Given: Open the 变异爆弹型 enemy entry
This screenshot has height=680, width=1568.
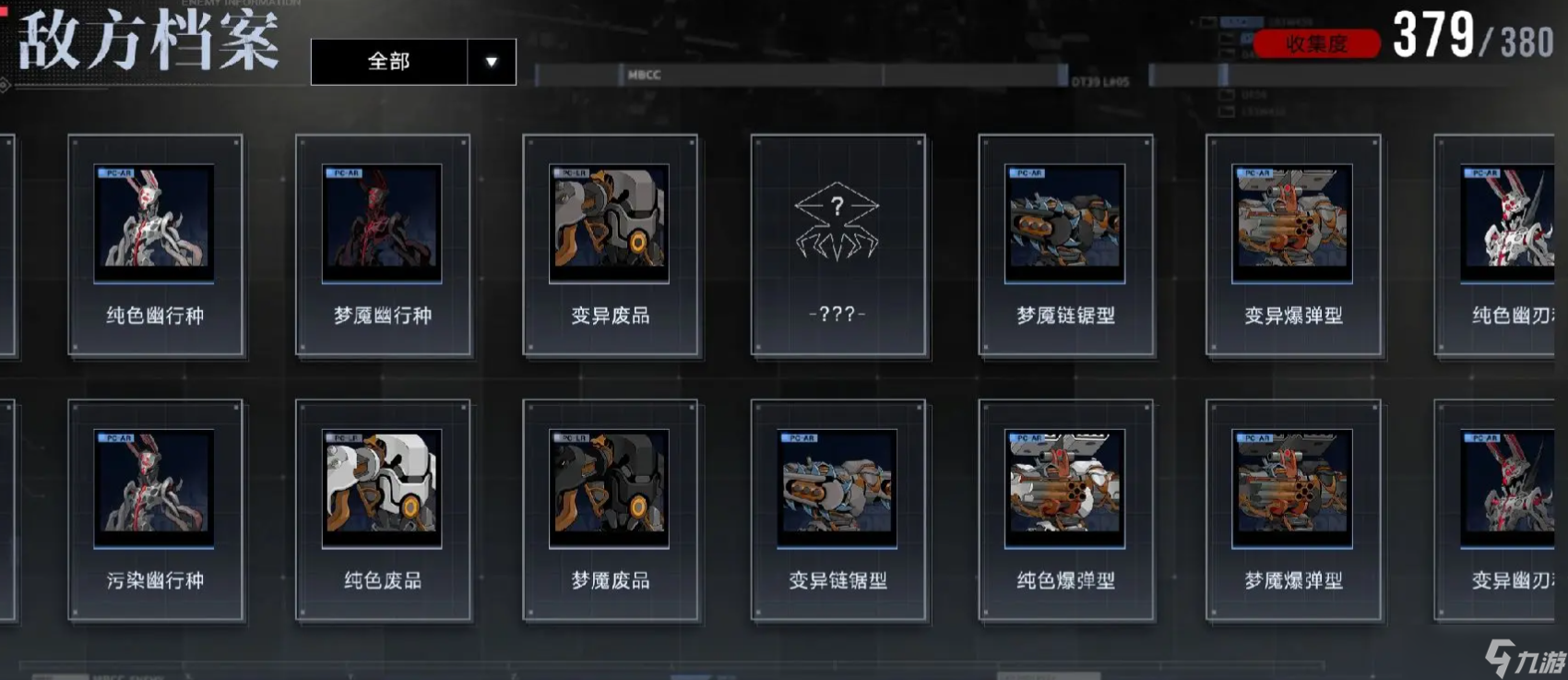Looking at the screenshot, I should coord(1293,245).
